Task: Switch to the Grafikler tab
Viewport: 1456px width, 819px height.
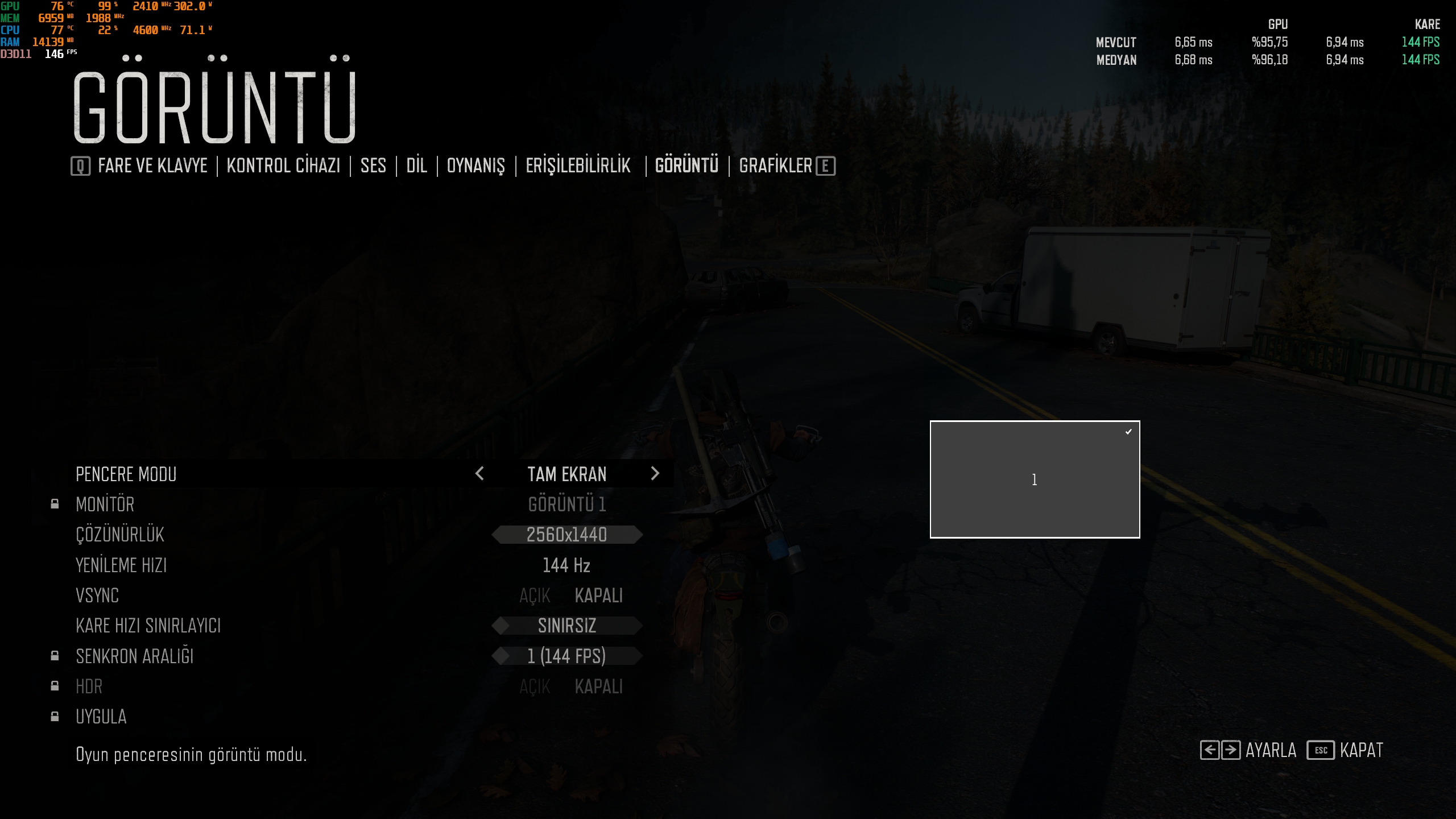Action: pos(775,166)
